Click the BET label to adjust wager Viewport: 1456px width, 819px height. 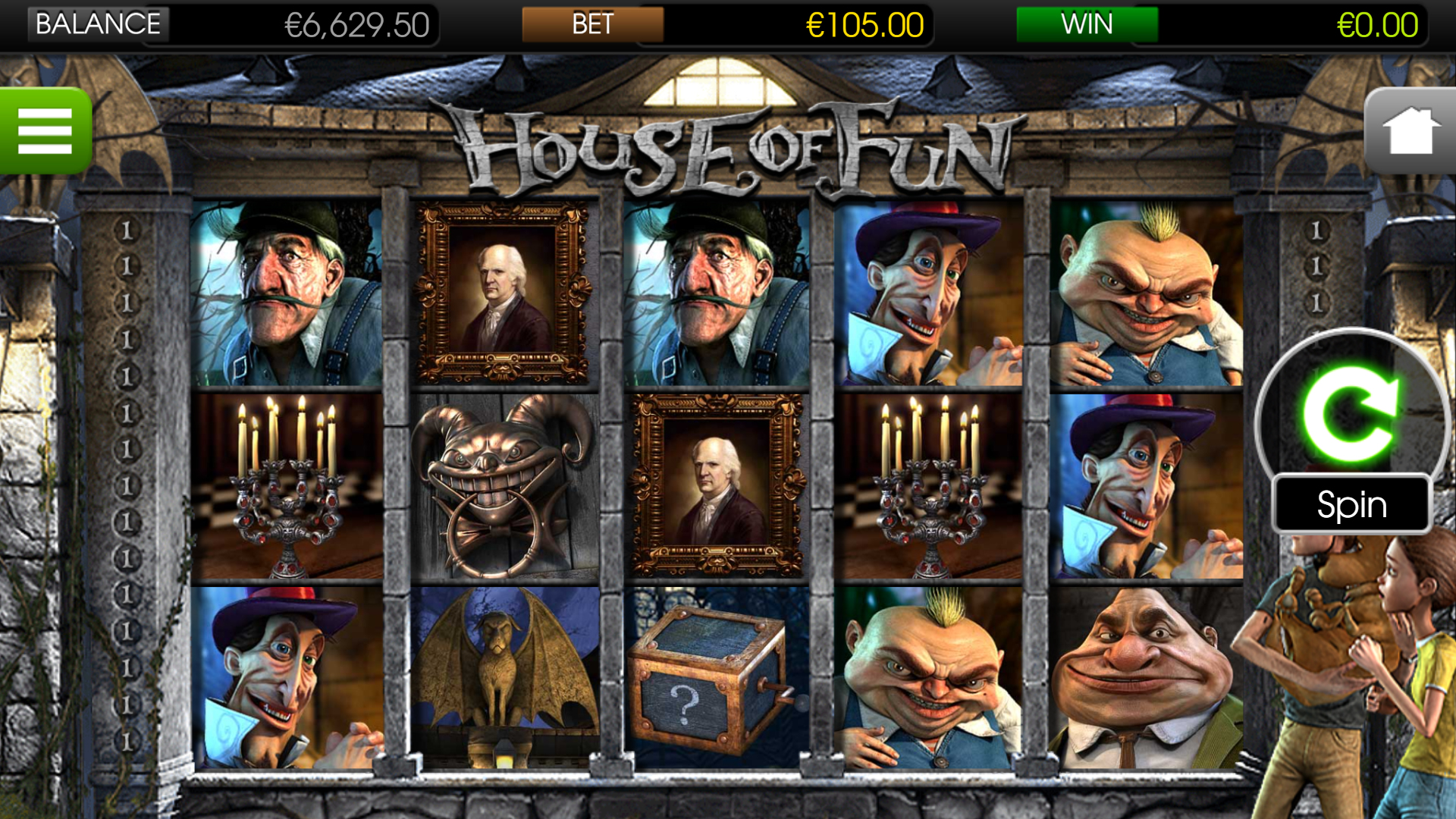pos(591,24)
